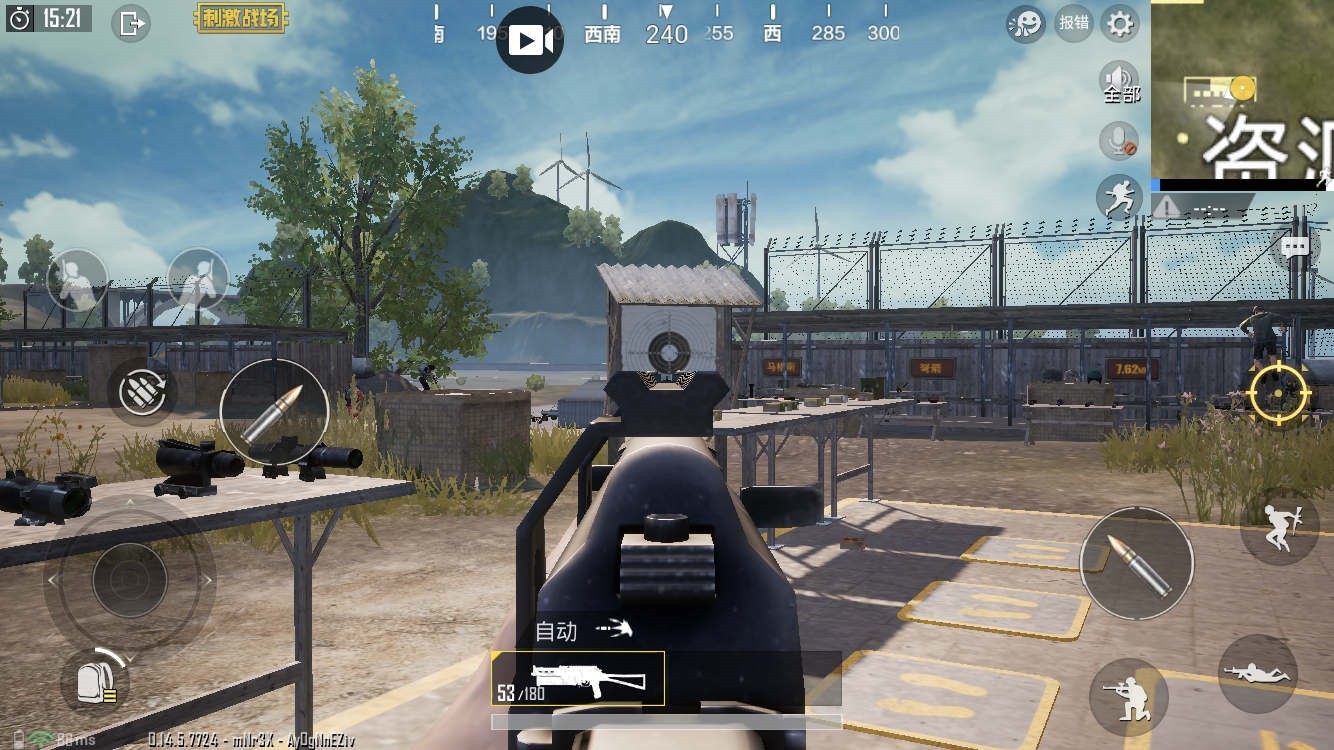Activate the sprint running figure button
This screenshot has width=1334, height=750.
coord(1119,198)
